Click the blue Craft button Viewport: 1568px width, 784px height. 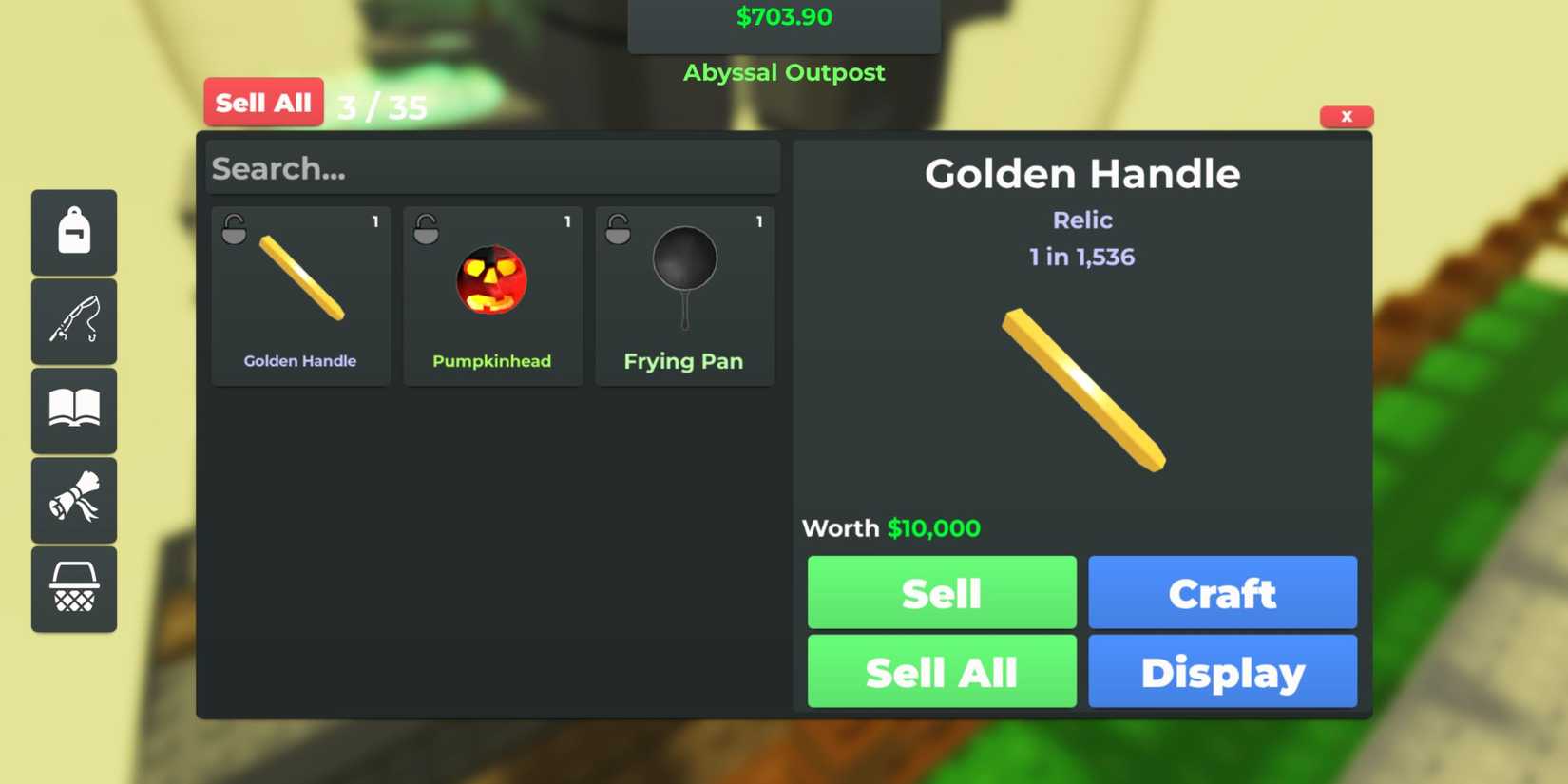[1222, 592]
